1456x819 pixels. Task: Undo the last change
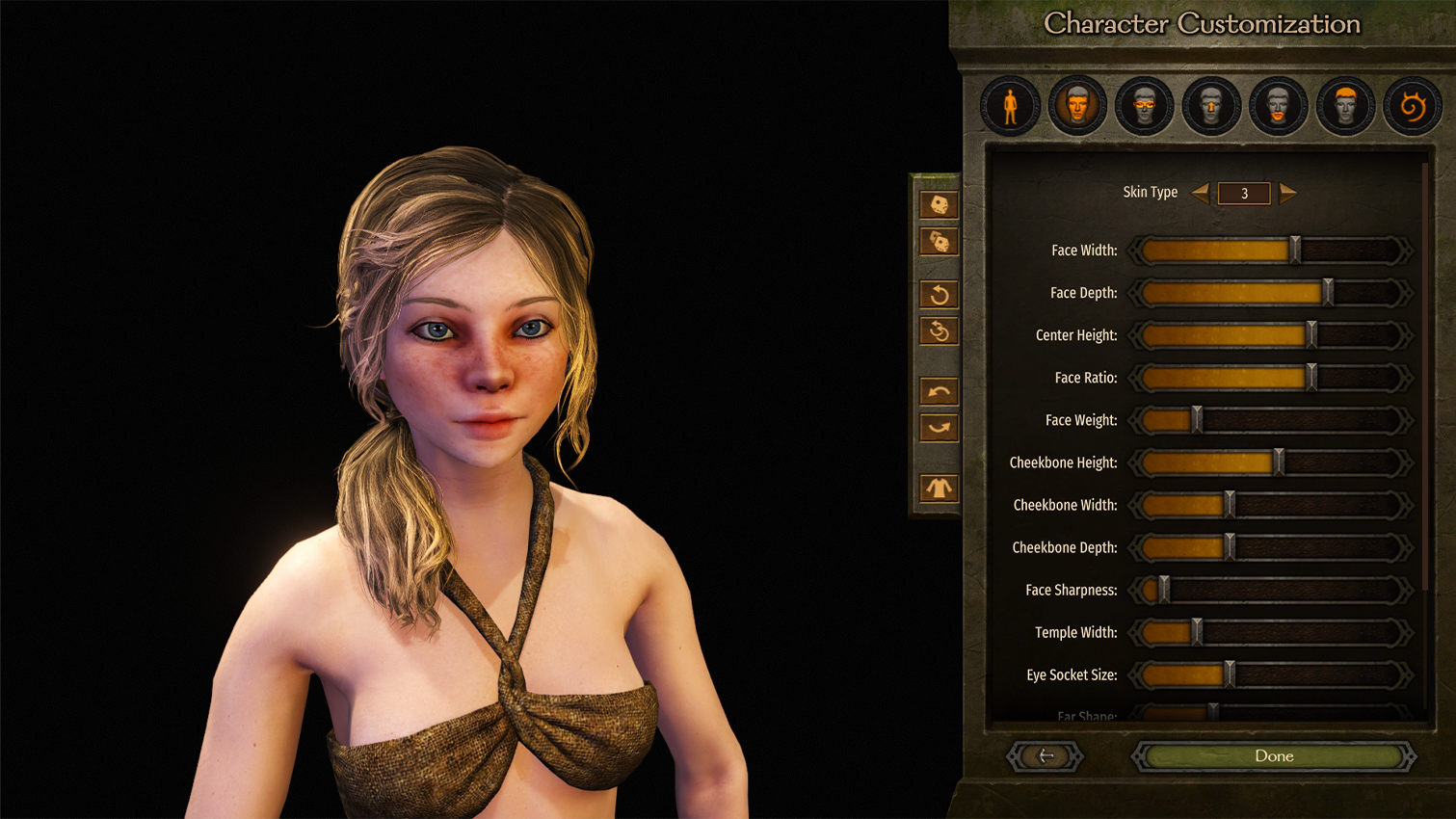click(939, 391)
